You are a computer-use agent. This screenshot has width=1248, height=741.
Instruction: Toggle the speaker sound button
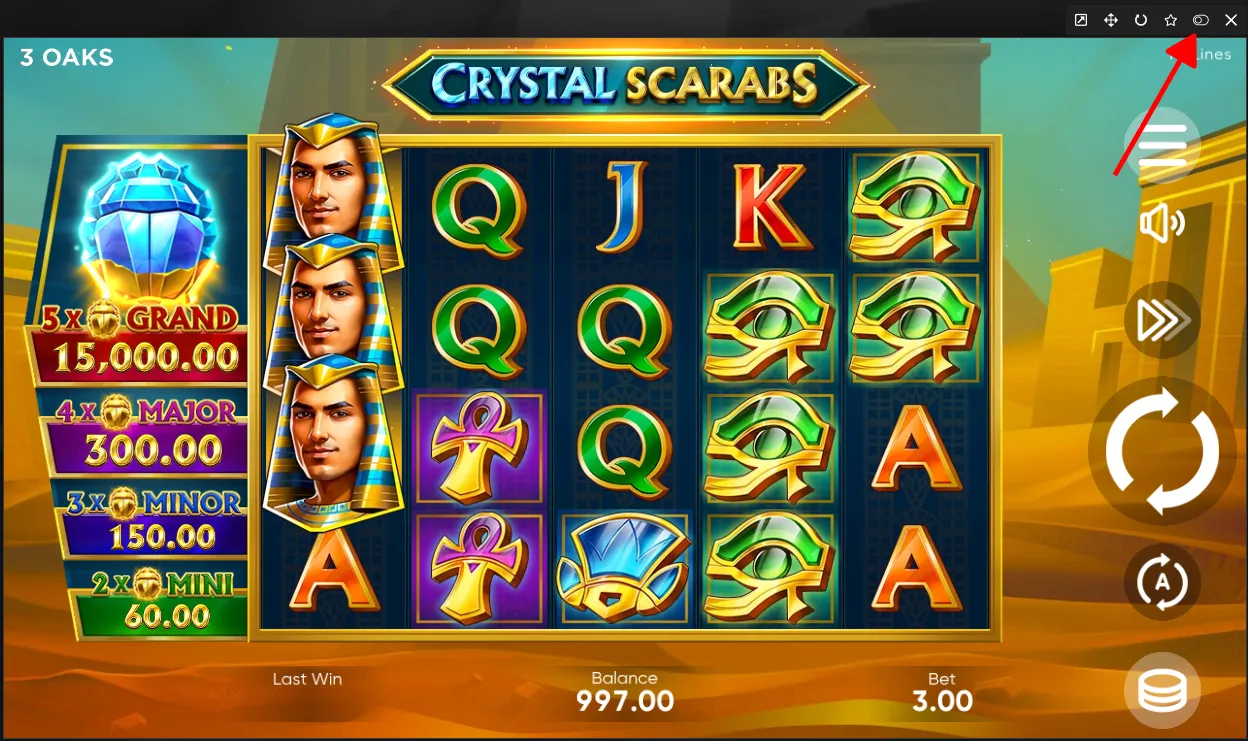(1162, 223)
